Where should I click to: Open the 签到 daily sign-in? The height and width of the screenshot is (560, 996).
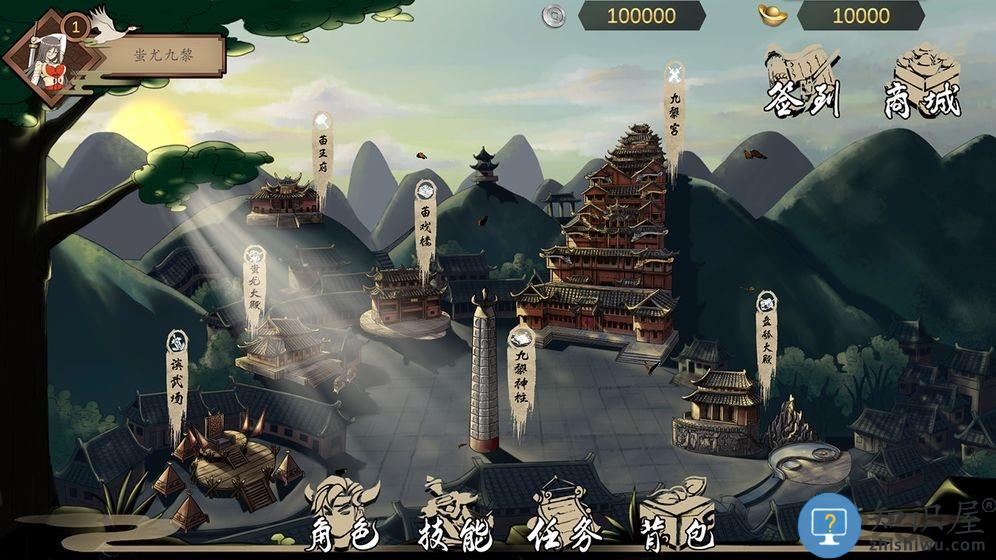point(802,81)
